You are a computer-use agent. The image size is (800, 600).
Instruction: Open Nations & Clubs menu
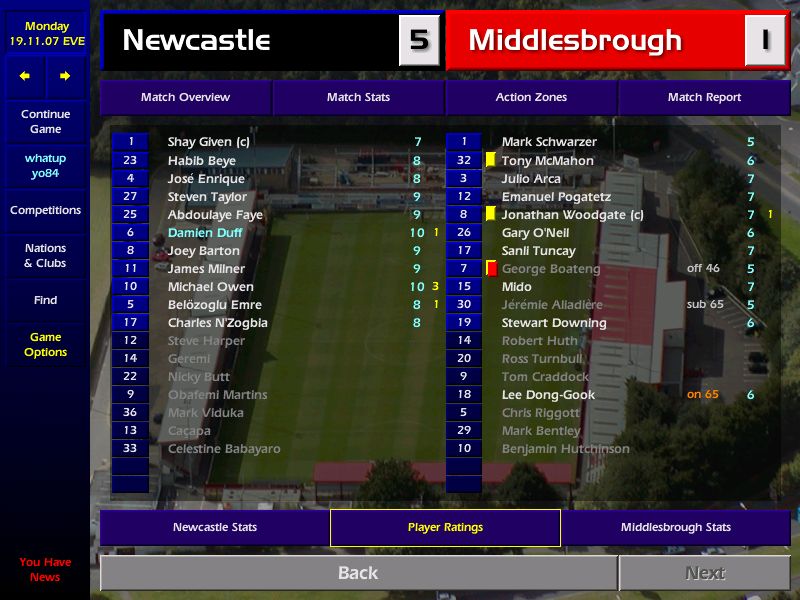coord(45,256)
